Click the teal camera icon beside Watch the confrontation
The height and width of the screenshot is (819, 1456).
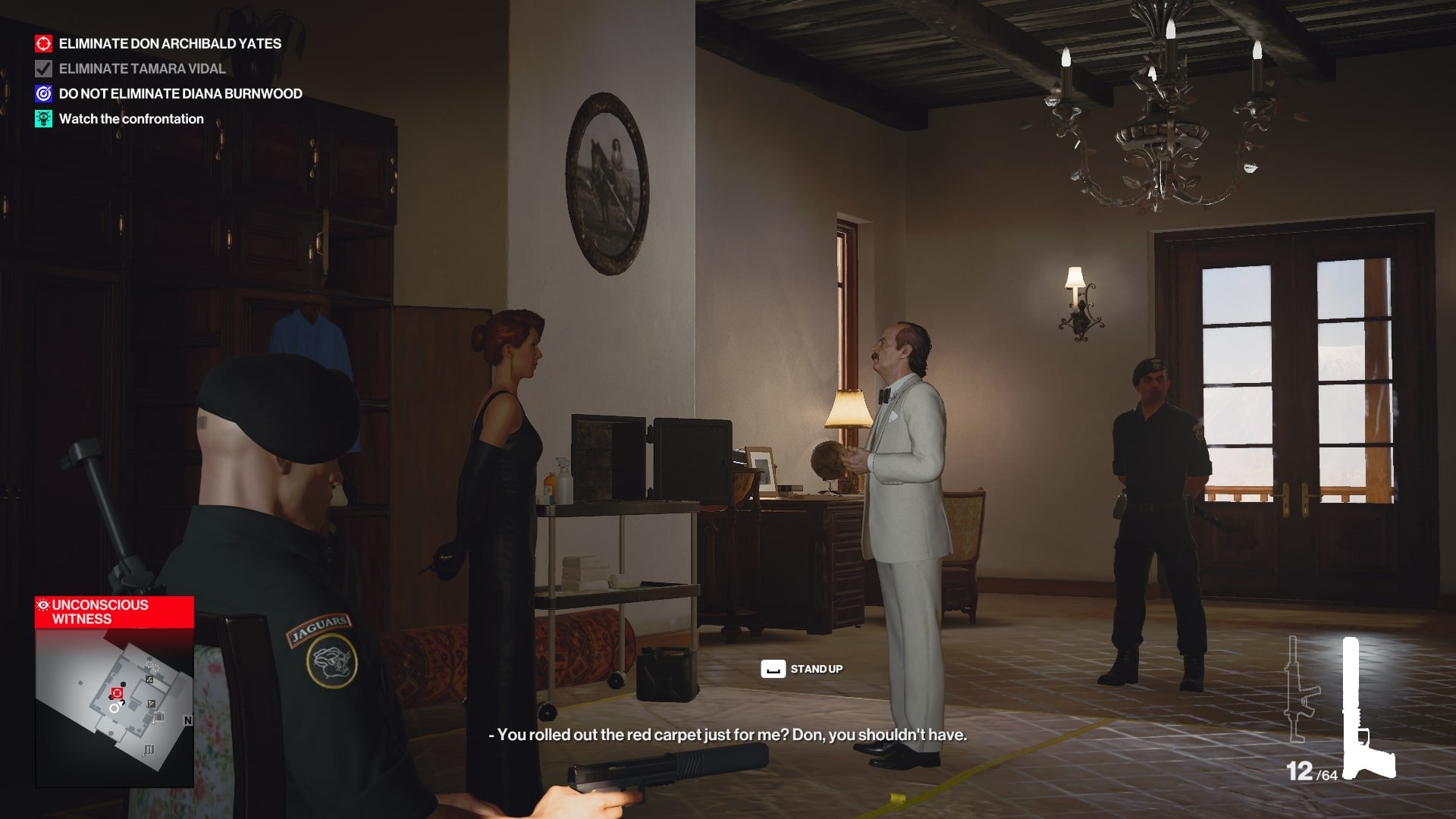pyautogui.click(x=42, y=119)
